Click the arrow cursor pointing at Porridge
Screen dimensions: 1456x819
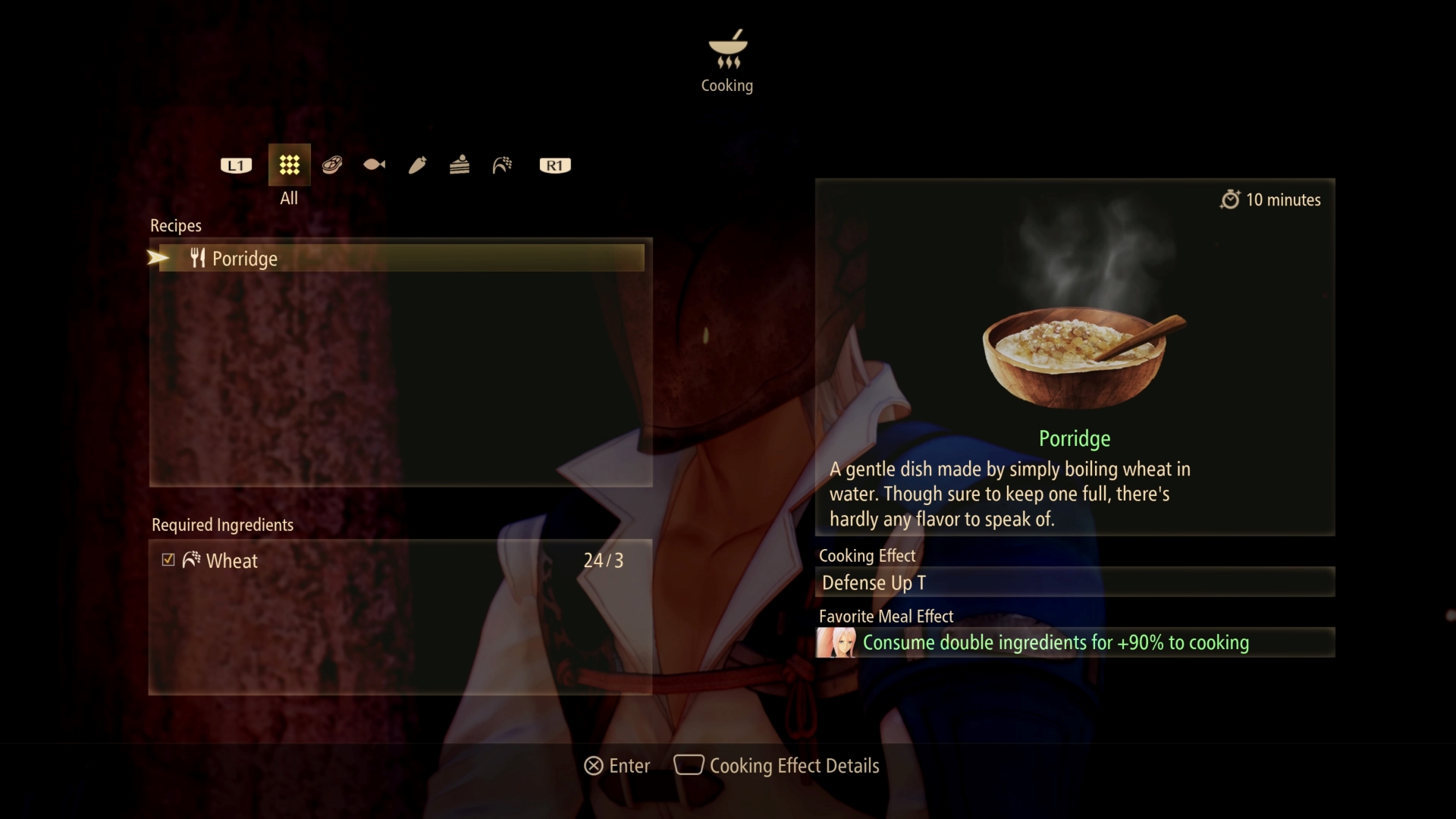pos(157,258)
